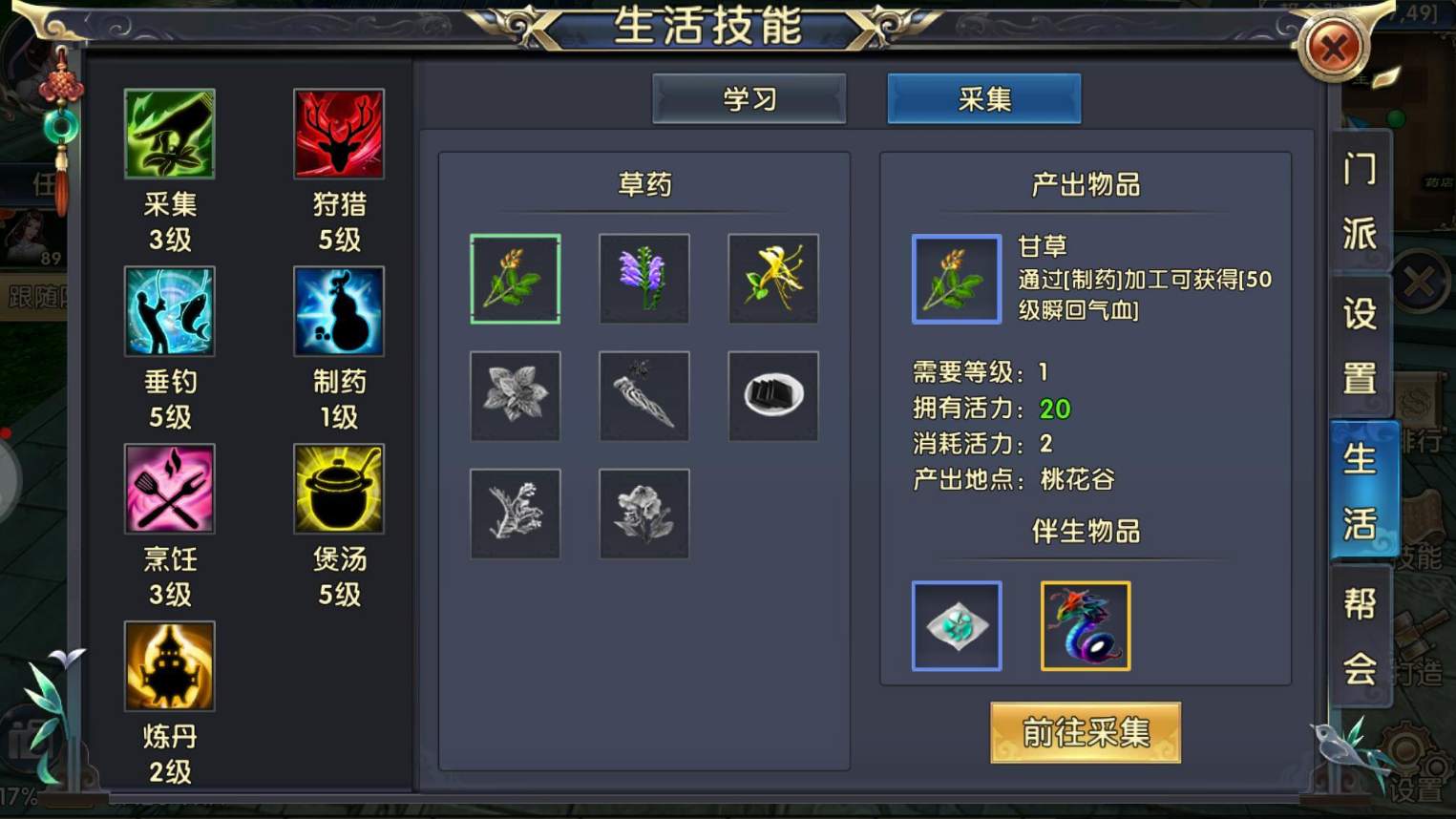Select the round black ink herb item

pos(773,396)
